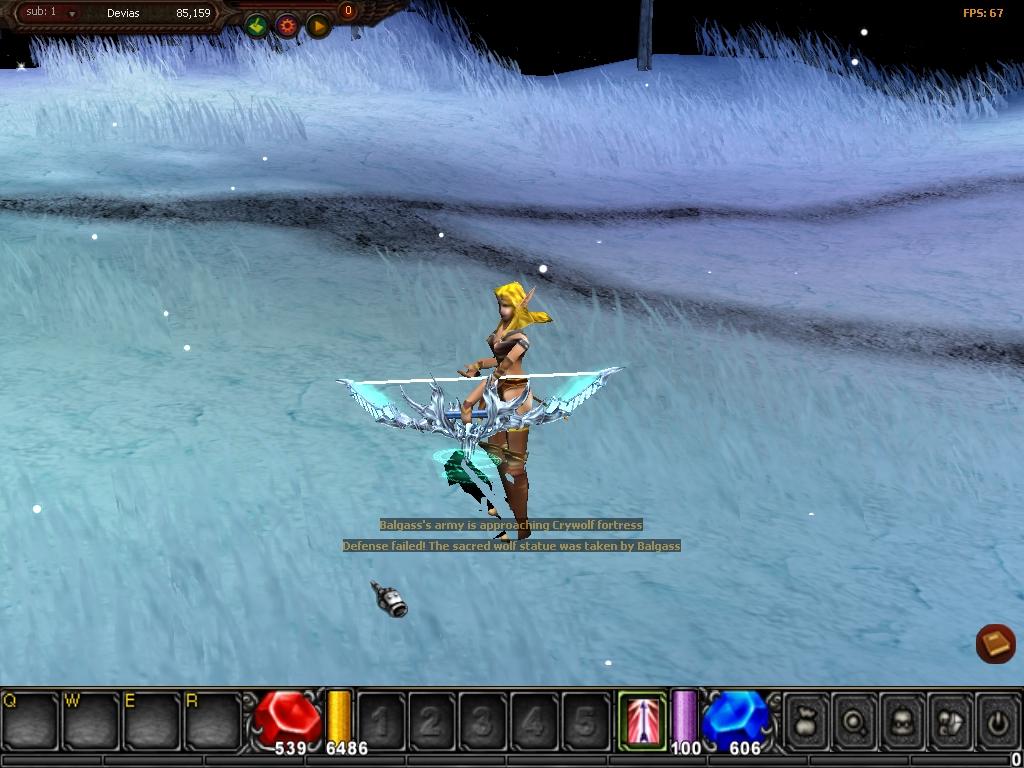This screenshot has width=1024, height=768.
Task: Select the R item slot
Action: click(x=212, y=719)
